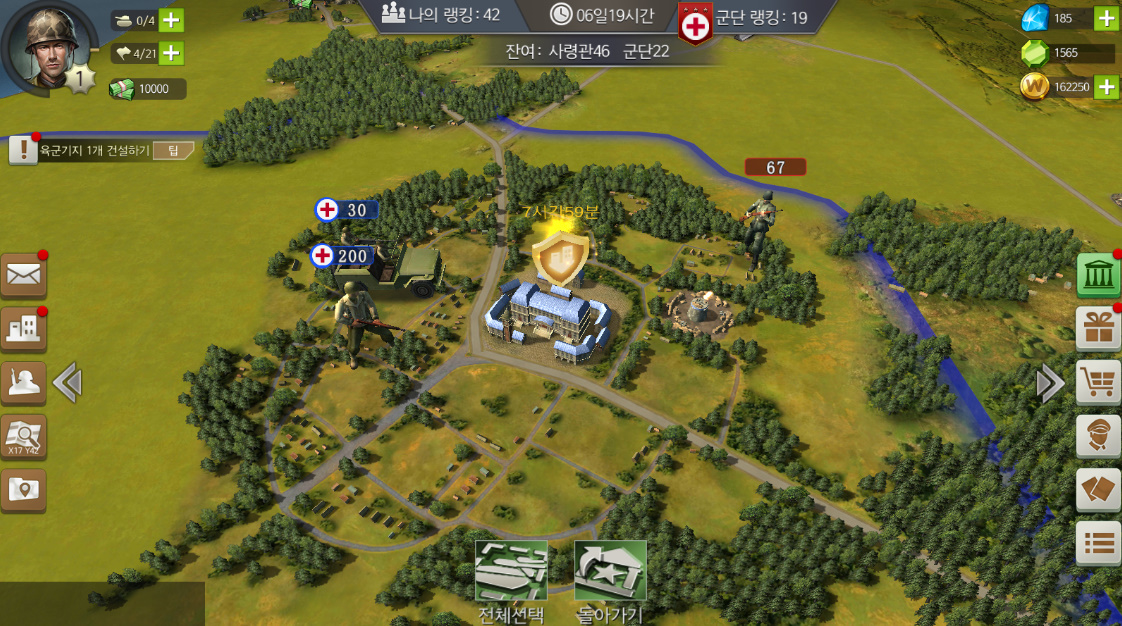Open the green bank building menu
The image size is (1122, 626).
tap(1098, 275)
